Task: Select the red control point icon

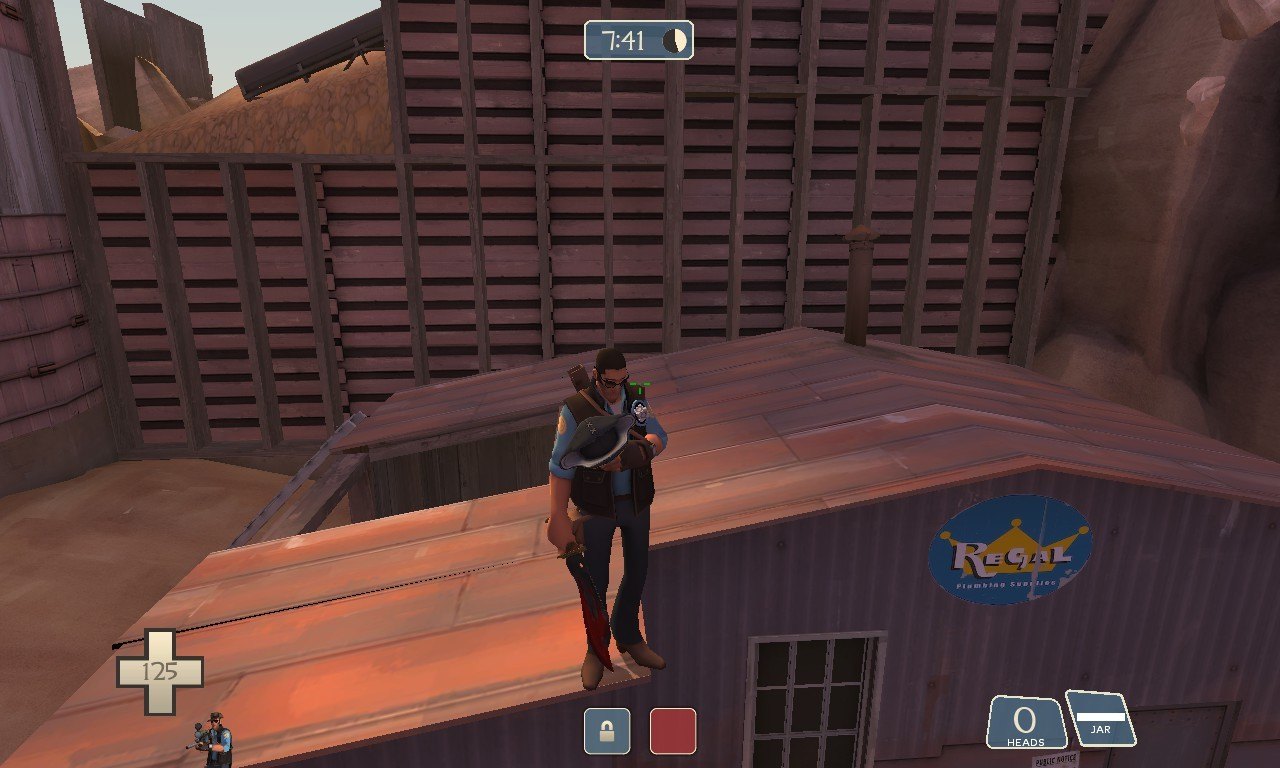Action: coord(673,731)
